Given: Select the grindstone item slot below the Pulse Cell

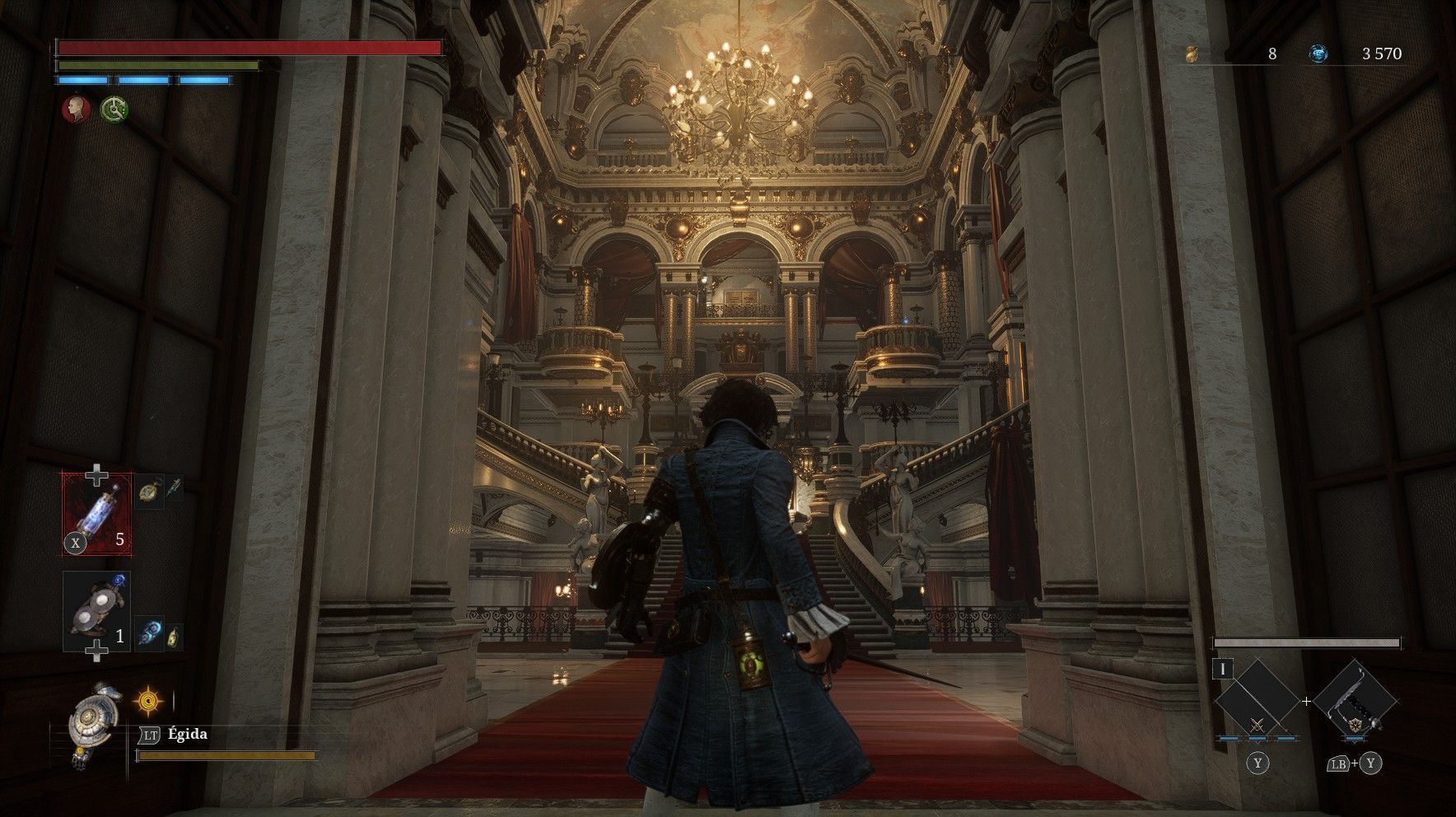Looking at the screenshot, I should [x=96, y=612].
